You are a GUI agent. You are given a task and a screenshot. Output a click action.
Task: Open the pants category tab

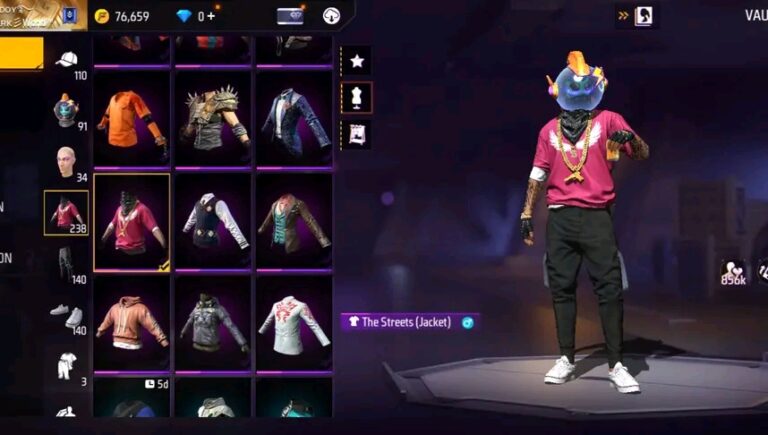click(x=67, y=264)
